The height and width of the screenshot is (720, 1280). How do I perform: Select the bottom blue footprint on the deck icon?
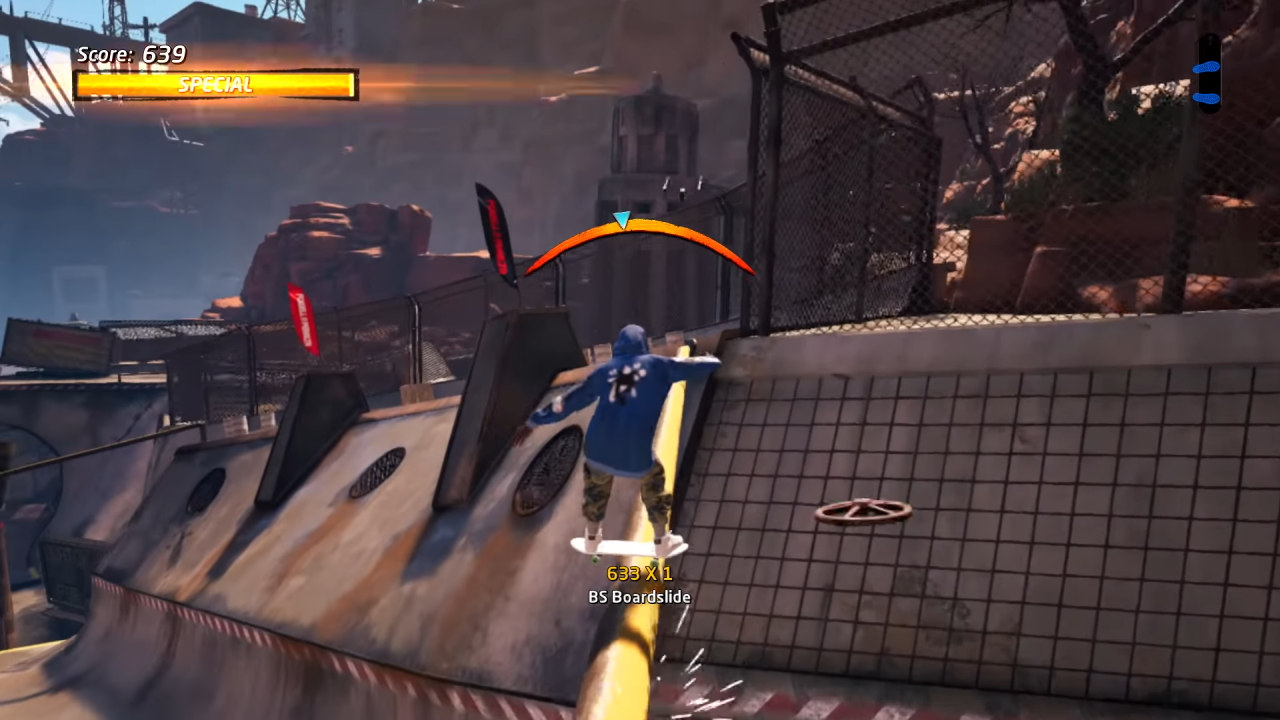[1206, 97]
